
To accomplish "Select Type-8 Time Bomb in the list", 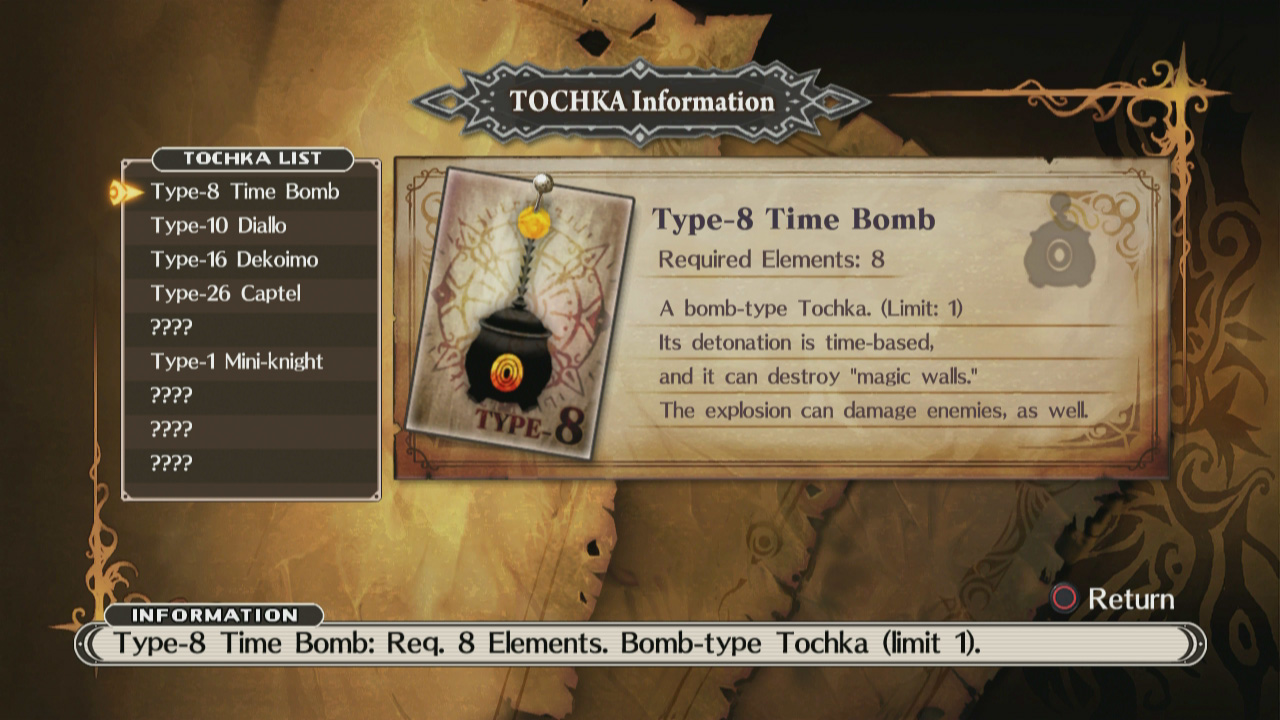I will pos(245,192).
